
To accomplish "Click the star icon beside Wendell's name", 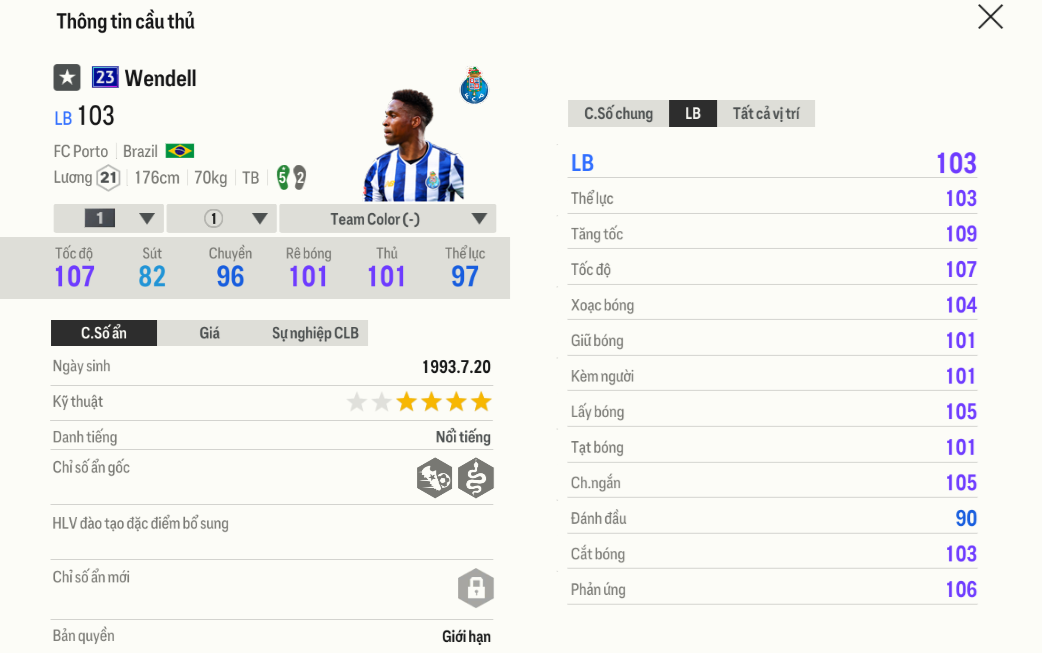I will click(67, 78).
